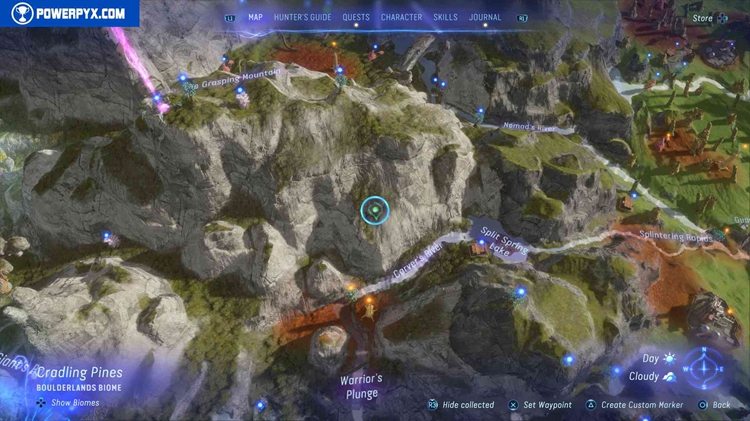Go to the Character tab
The width and height of the screenshot is (750, 421).
(401, 17)
